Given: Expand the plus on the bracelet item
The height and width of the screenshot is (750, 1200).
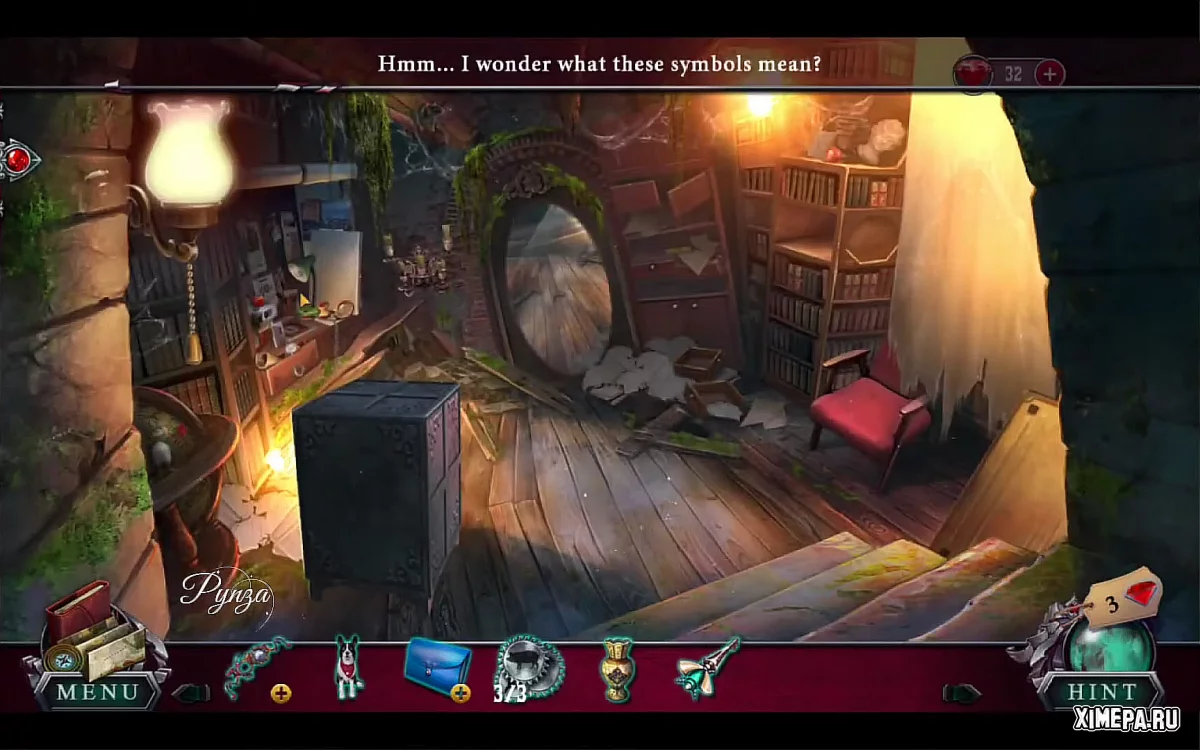Looking at the screenshot, I should pos(281,693).
